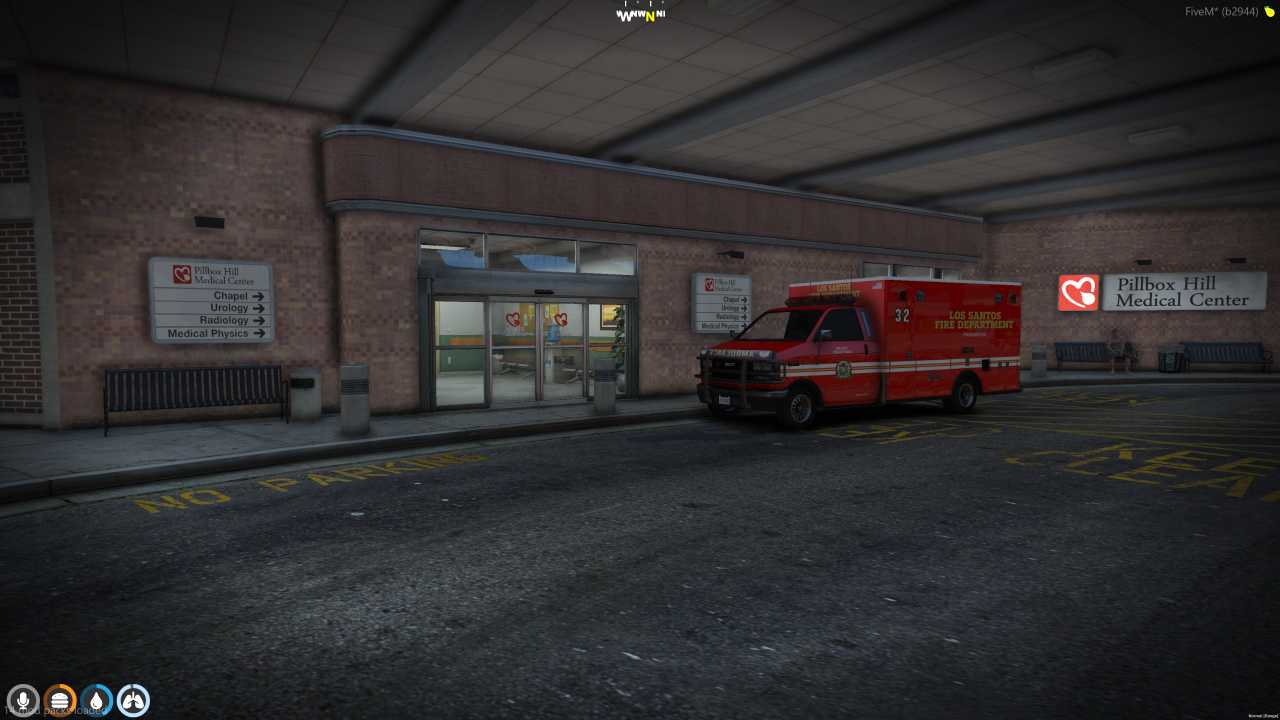Screen dimensions: 1280x720
Task: Select the burger hunger status icon
Action: [x=59, y=699]
